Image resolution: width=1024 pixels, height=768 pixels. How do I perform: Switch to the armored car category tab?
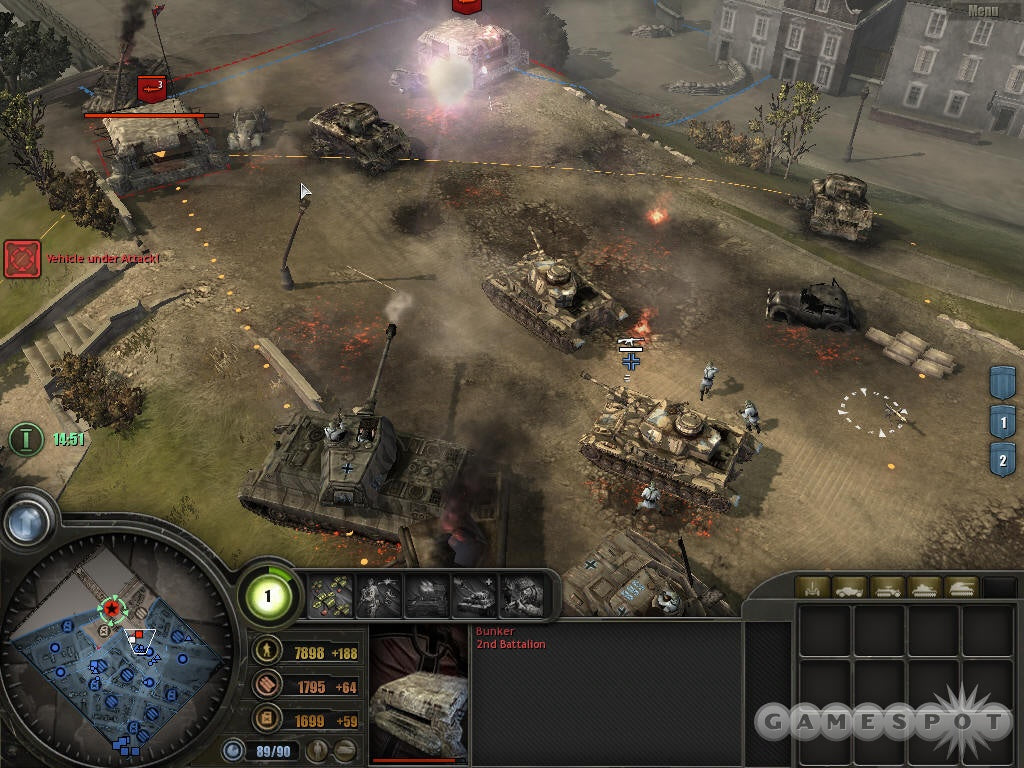pos(849,587)
